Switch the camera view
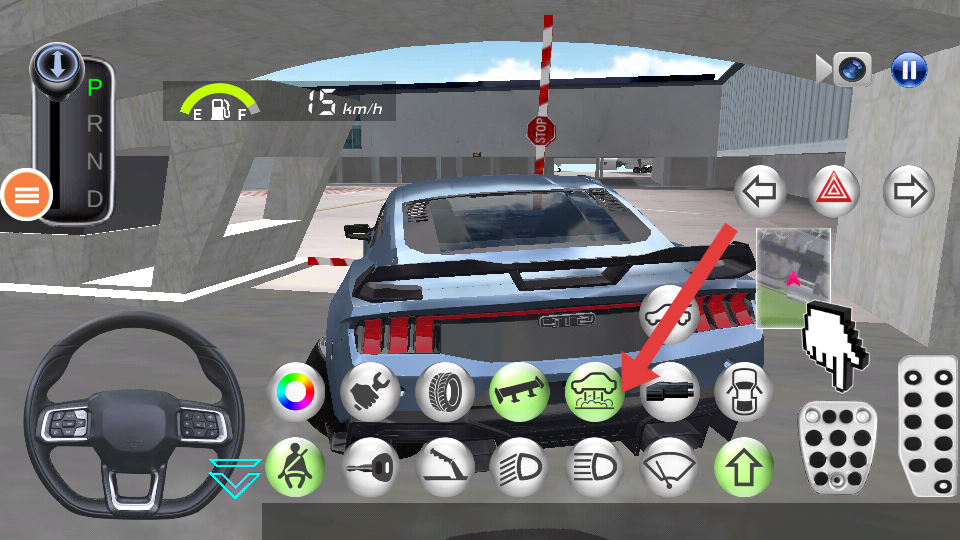The width and height of the screenshot is (960, 540). click(850, 69)
